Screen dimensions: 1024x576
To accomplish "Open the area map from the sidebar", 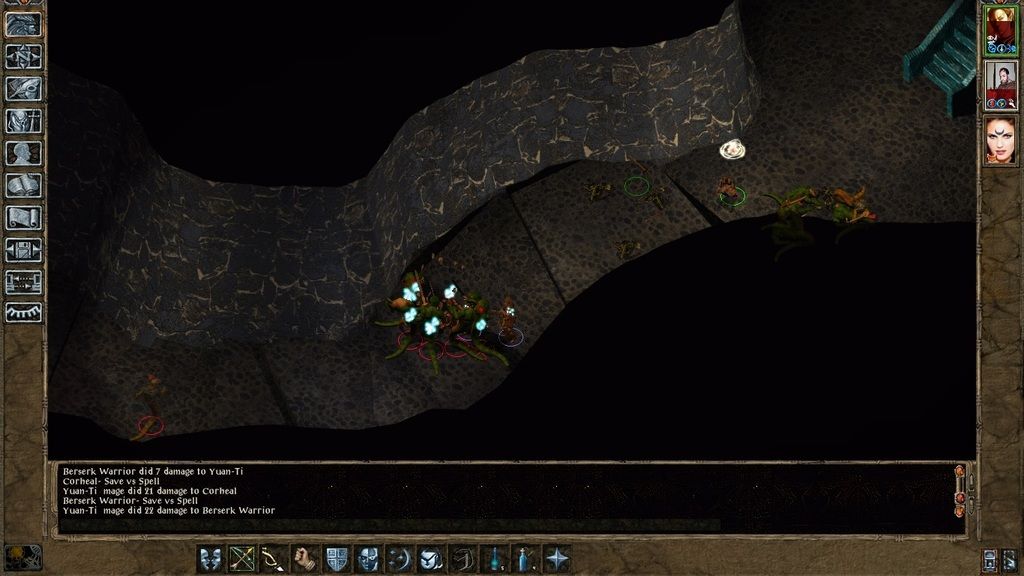I will (23, 56).
